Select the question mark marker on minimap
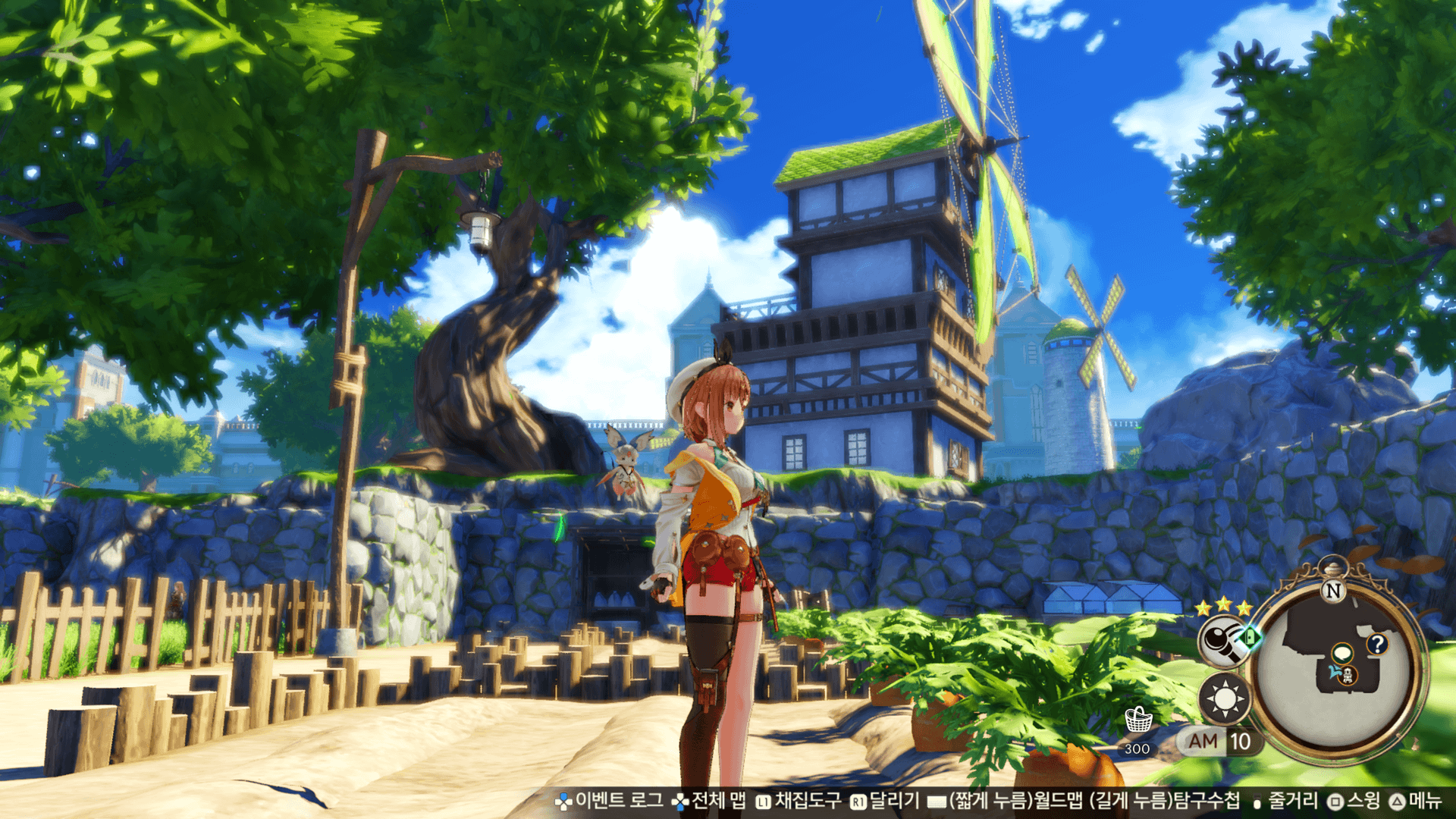Image resolution: width=1456 pixels, height=819 pixels. 1377,645
